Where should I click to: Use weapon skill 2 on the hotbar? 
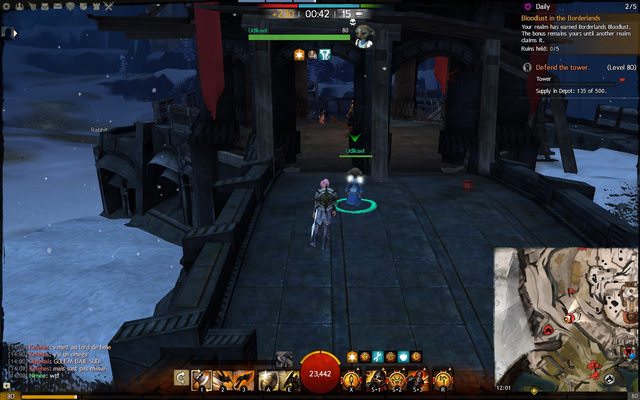click(x=222, y=380)
